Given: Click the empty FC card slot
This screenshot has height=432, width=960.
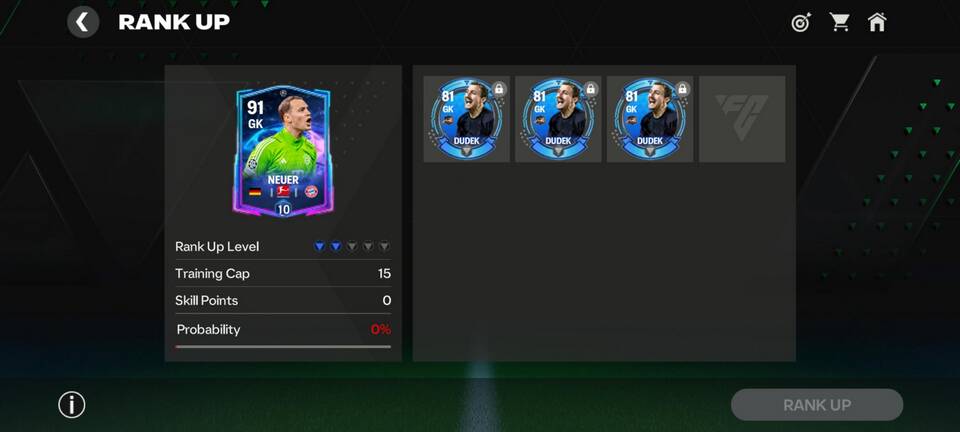Looking at the screenshot, I should click(x=742, y=119).
